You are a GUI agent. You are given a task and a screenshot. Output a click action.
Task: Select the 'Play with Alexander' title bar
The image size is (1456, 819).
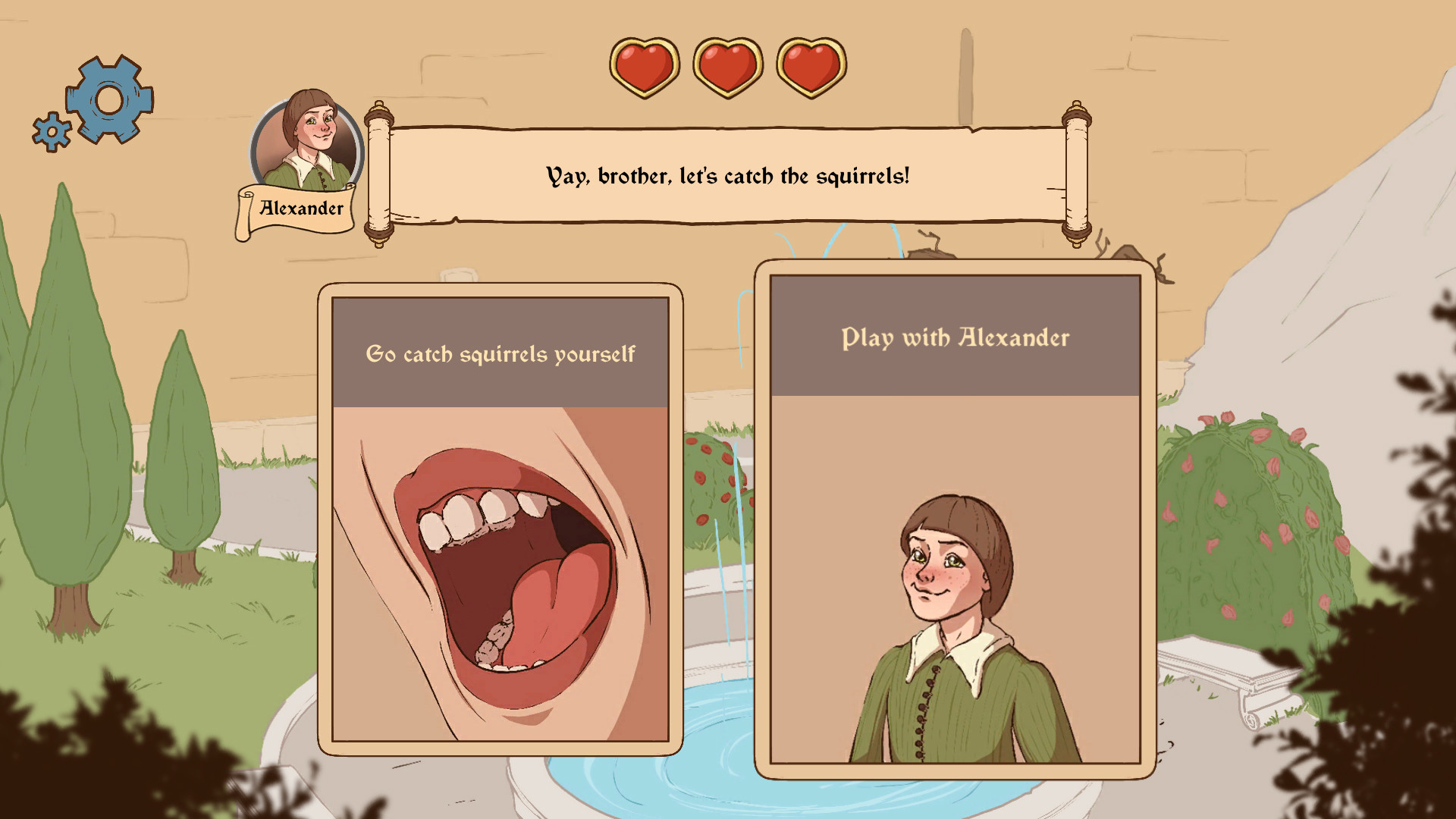coord(953,338)
